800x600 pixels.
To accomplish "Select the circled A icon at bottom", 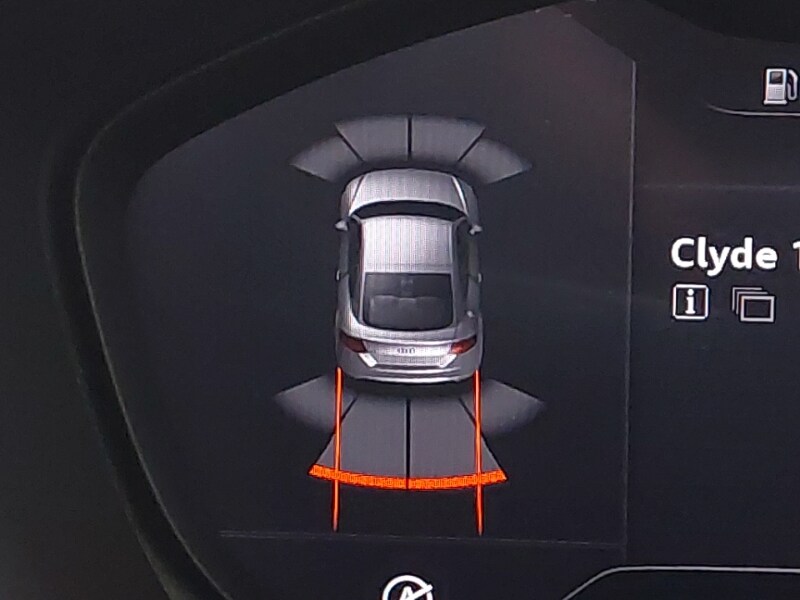I will pos(402,588).
